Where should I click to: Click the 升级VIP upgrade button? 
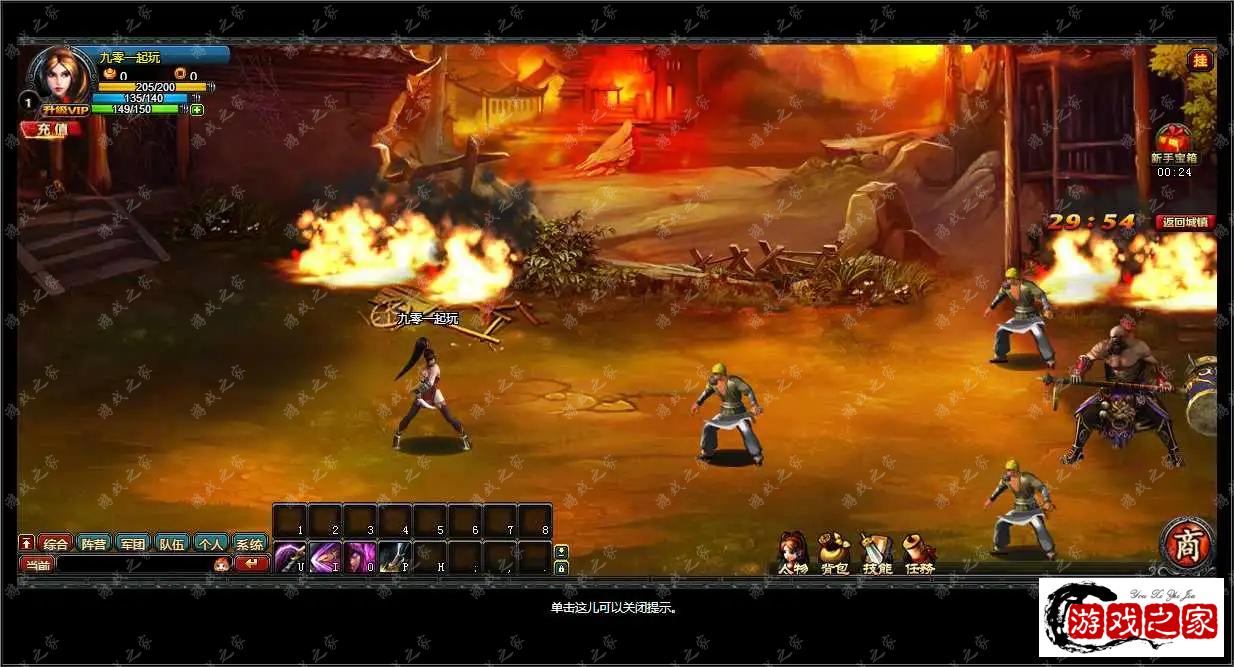65,109
